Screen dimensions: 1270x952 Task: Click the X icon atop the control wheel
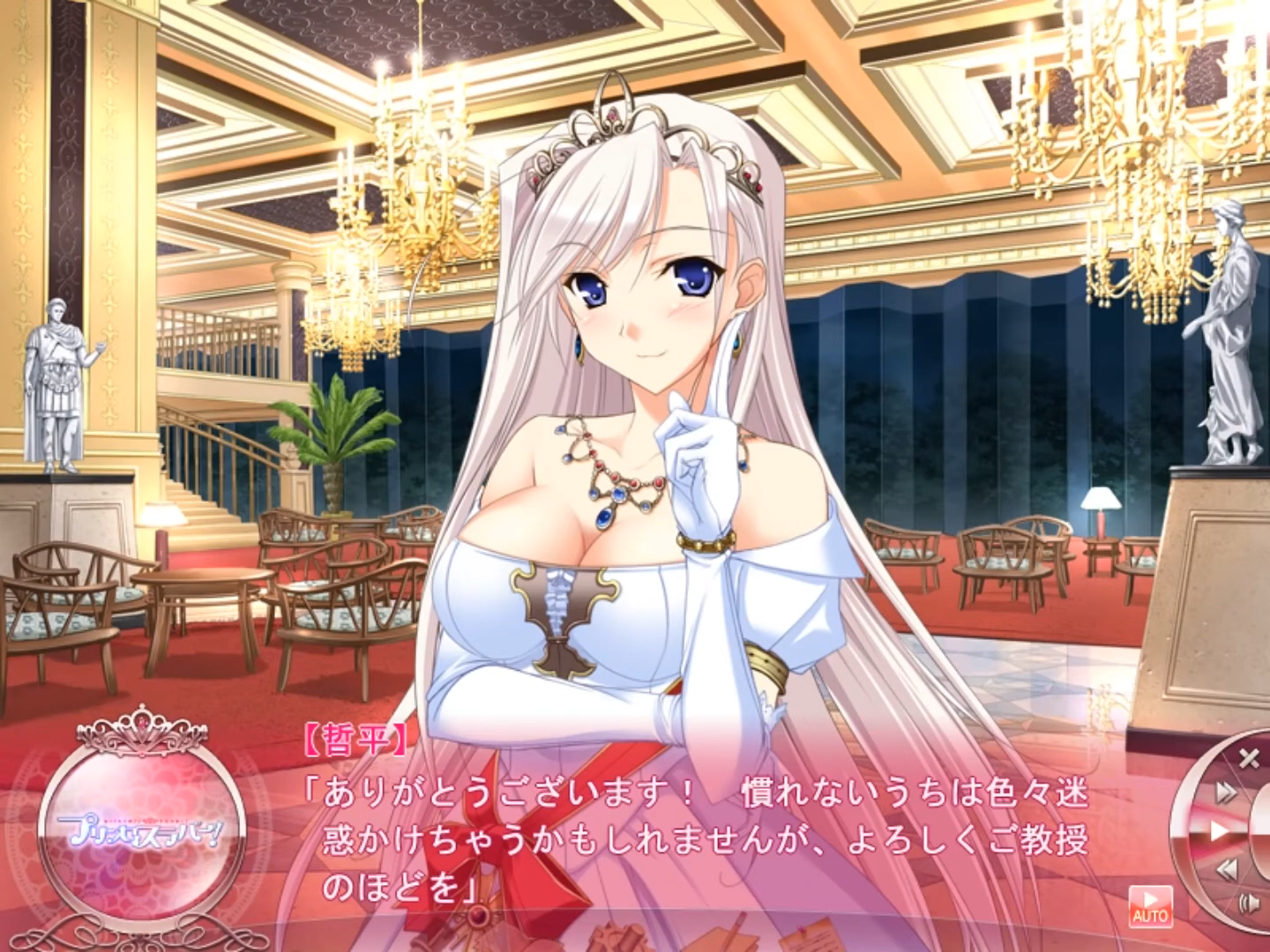pos(1249,758)
